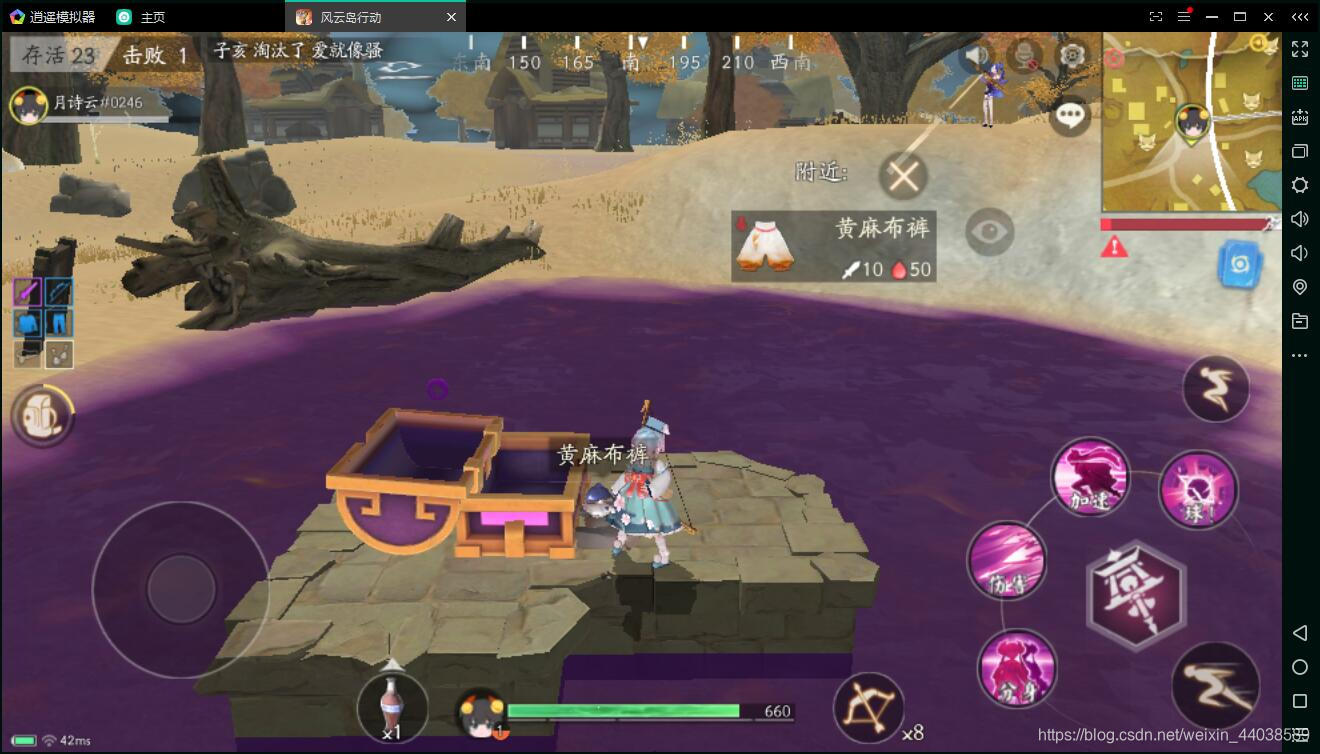Open the backpack inventory button

42,416
